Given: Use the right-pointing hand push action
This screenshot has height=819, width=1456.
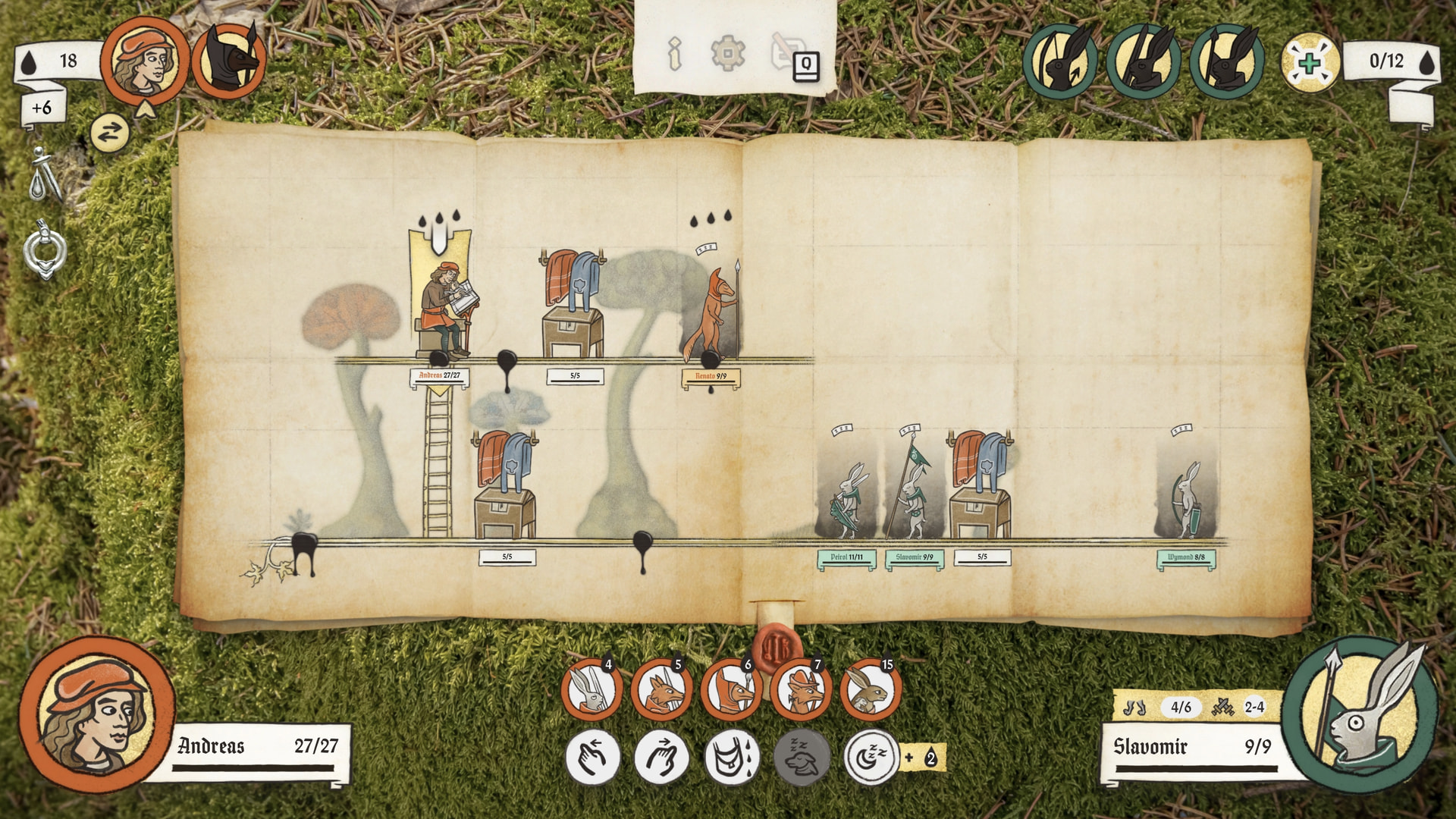Looking at the screenshot, I should (x=661, y=757).
